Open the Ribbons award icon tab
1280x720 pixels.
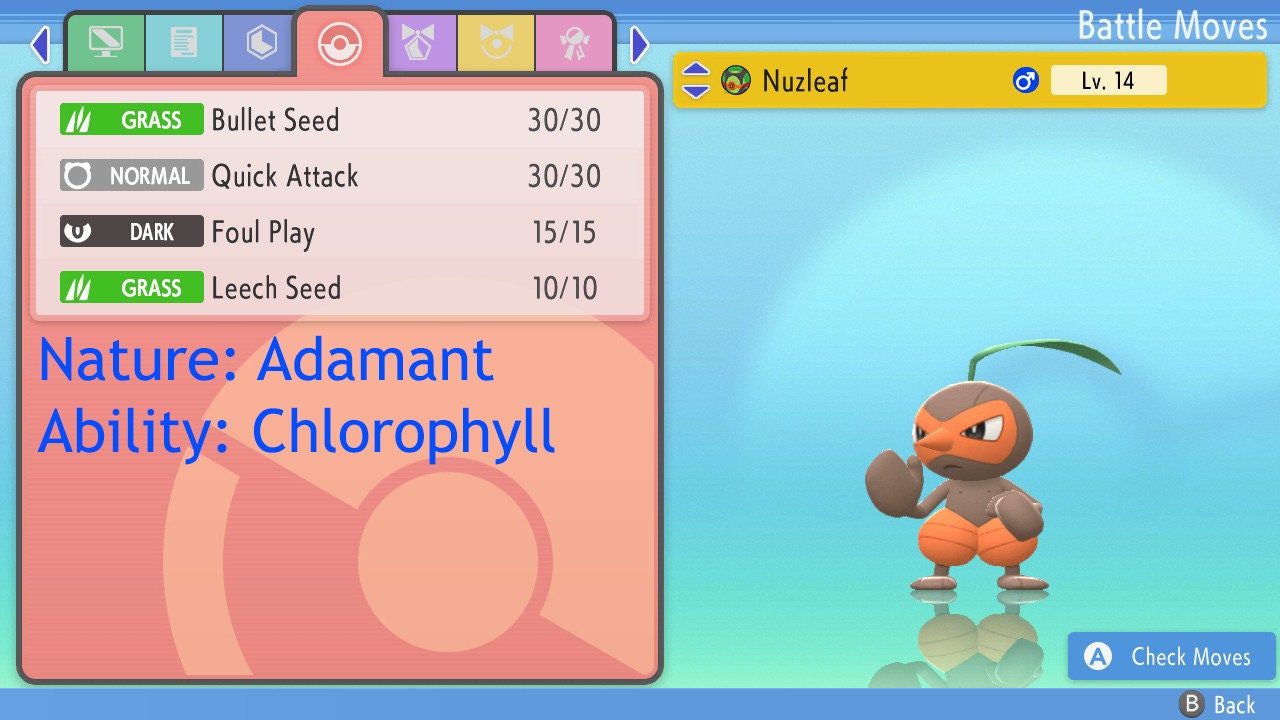pyautogui.click(x=574, y=42)
